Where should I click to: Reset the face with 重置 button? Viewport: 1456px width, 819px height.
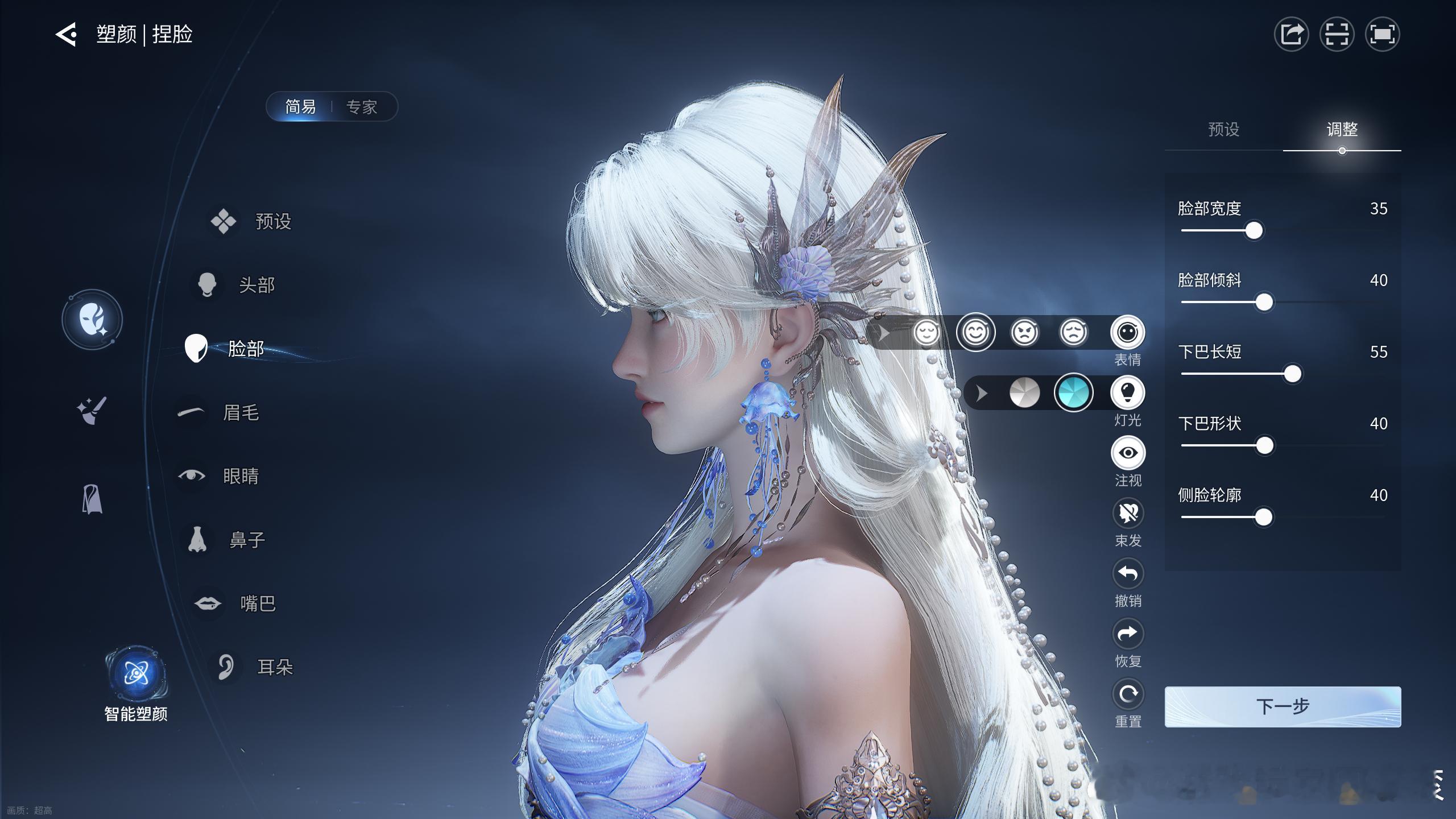click(x=1128, y=695)
